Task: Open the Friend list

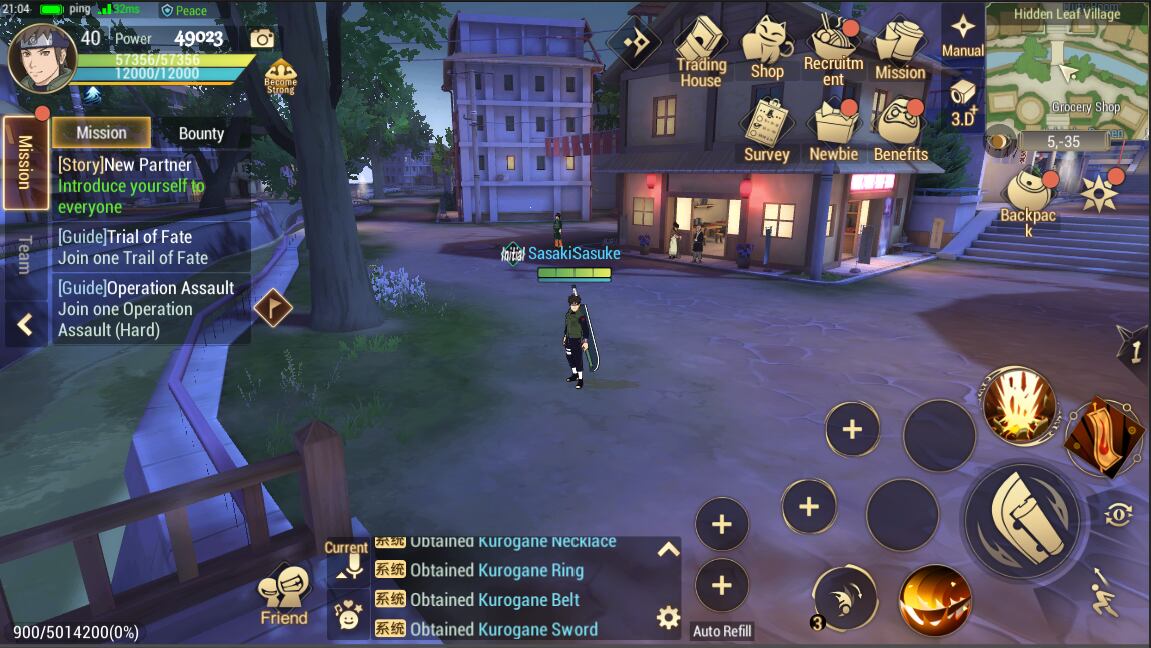Action: click(284, 597)
